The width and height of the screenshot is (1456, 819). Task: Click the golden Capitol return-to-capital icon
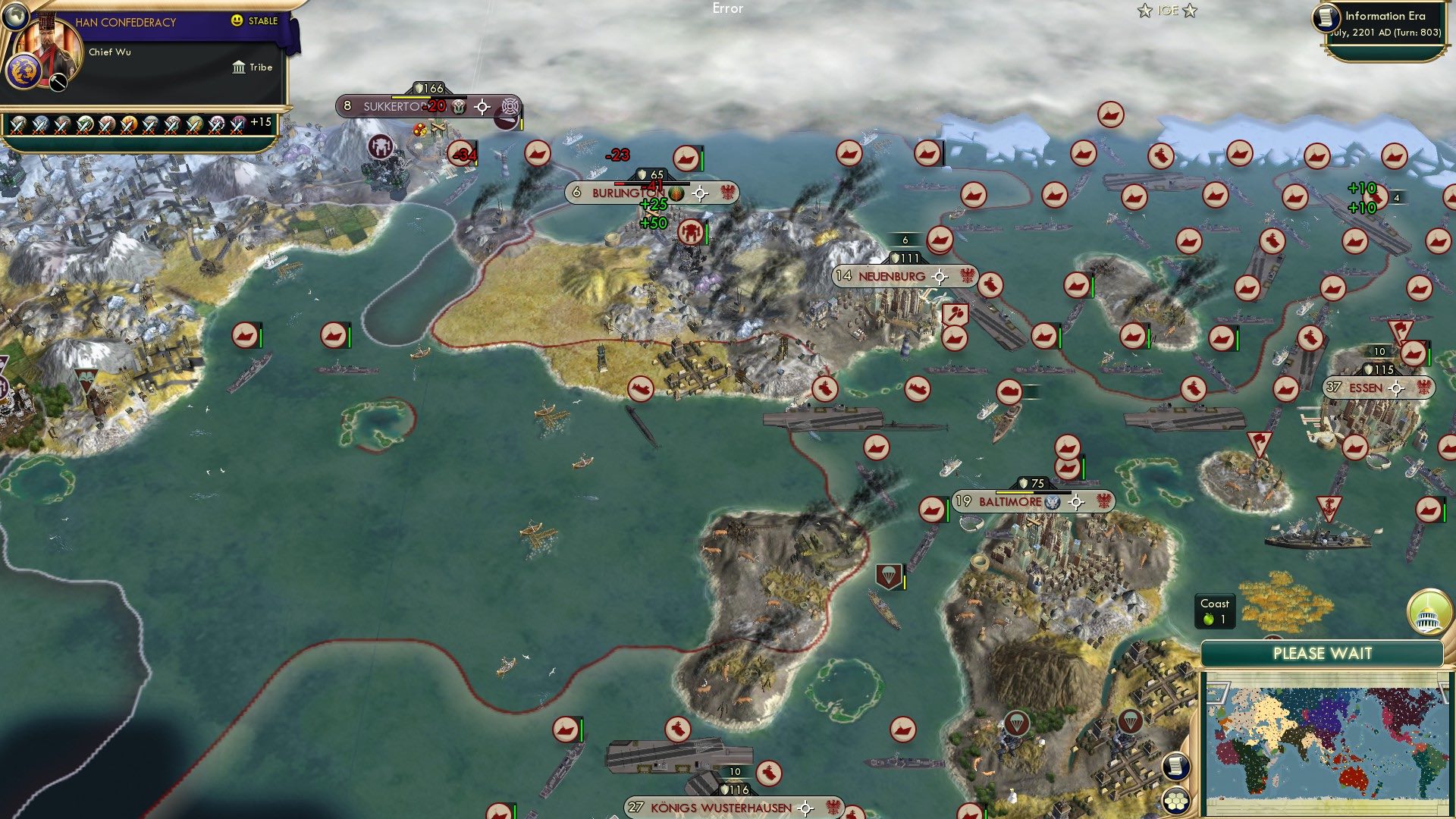pyautogui.click(x=1429, y=614)
